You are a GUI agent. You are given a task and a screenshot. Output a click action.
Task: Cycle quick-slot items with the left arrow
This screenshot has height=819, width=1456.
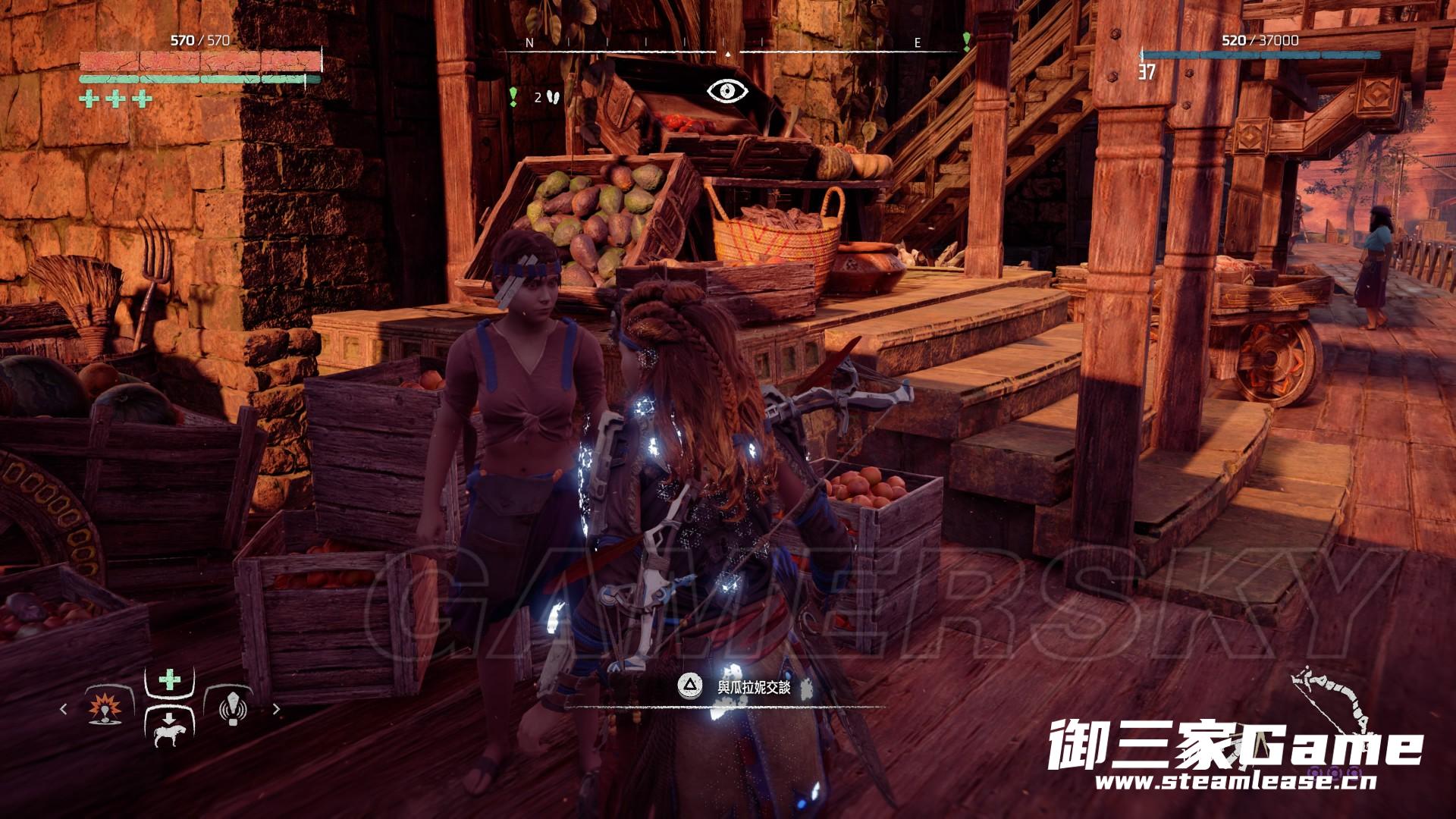[64, 709]
